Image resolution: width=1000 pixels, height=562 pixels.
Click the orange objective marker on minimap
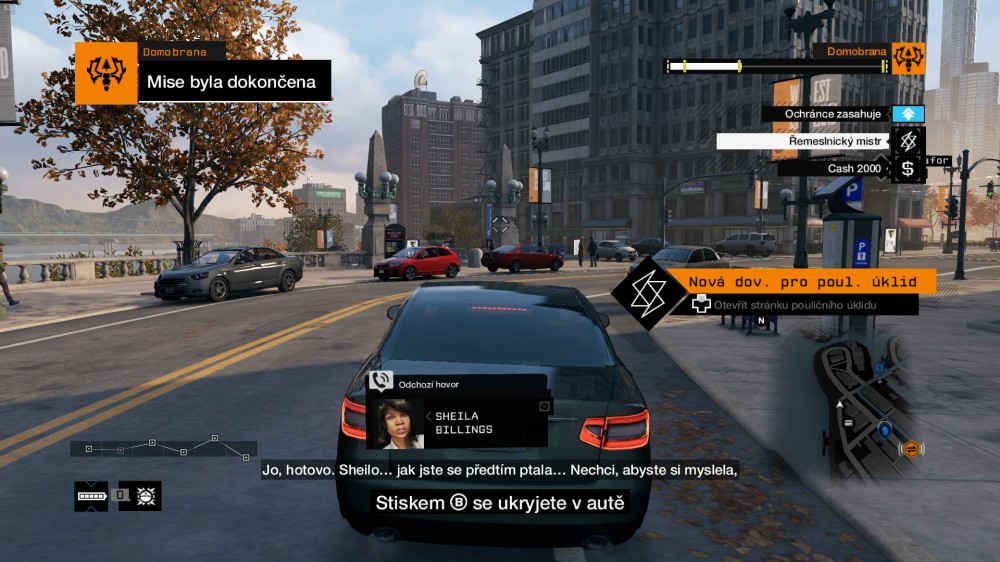(x=911, y=449)
